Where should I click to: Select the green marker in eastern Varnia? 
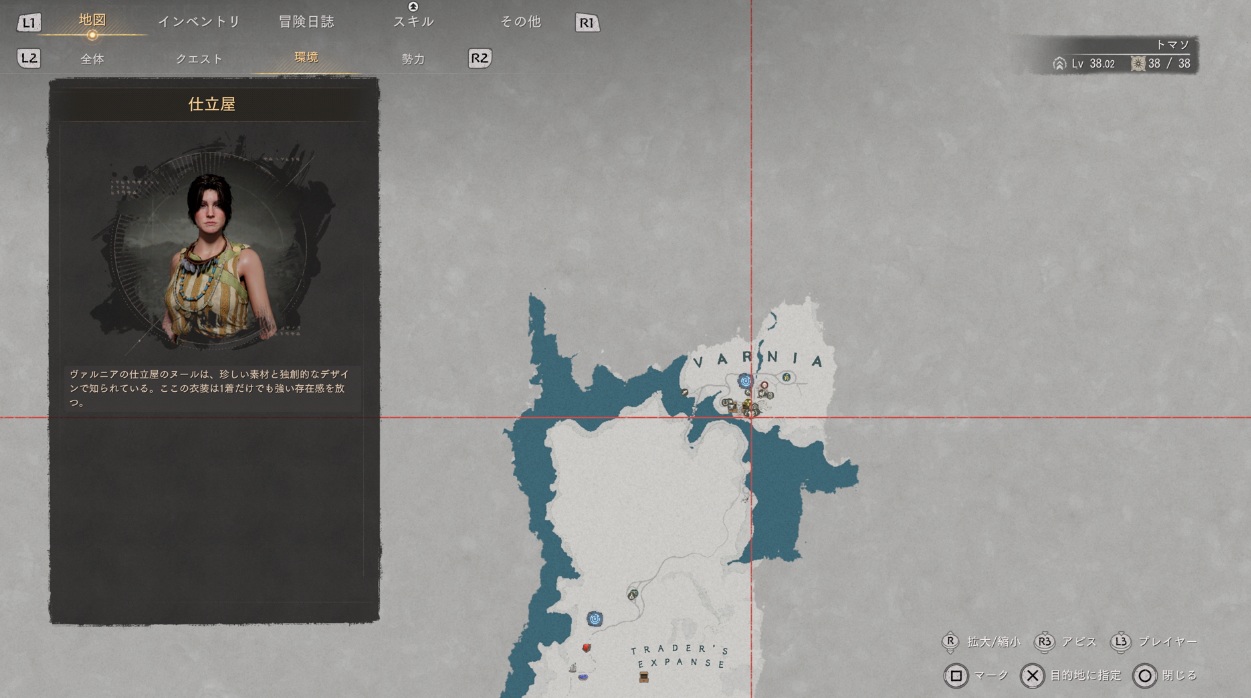coord(787,377)
